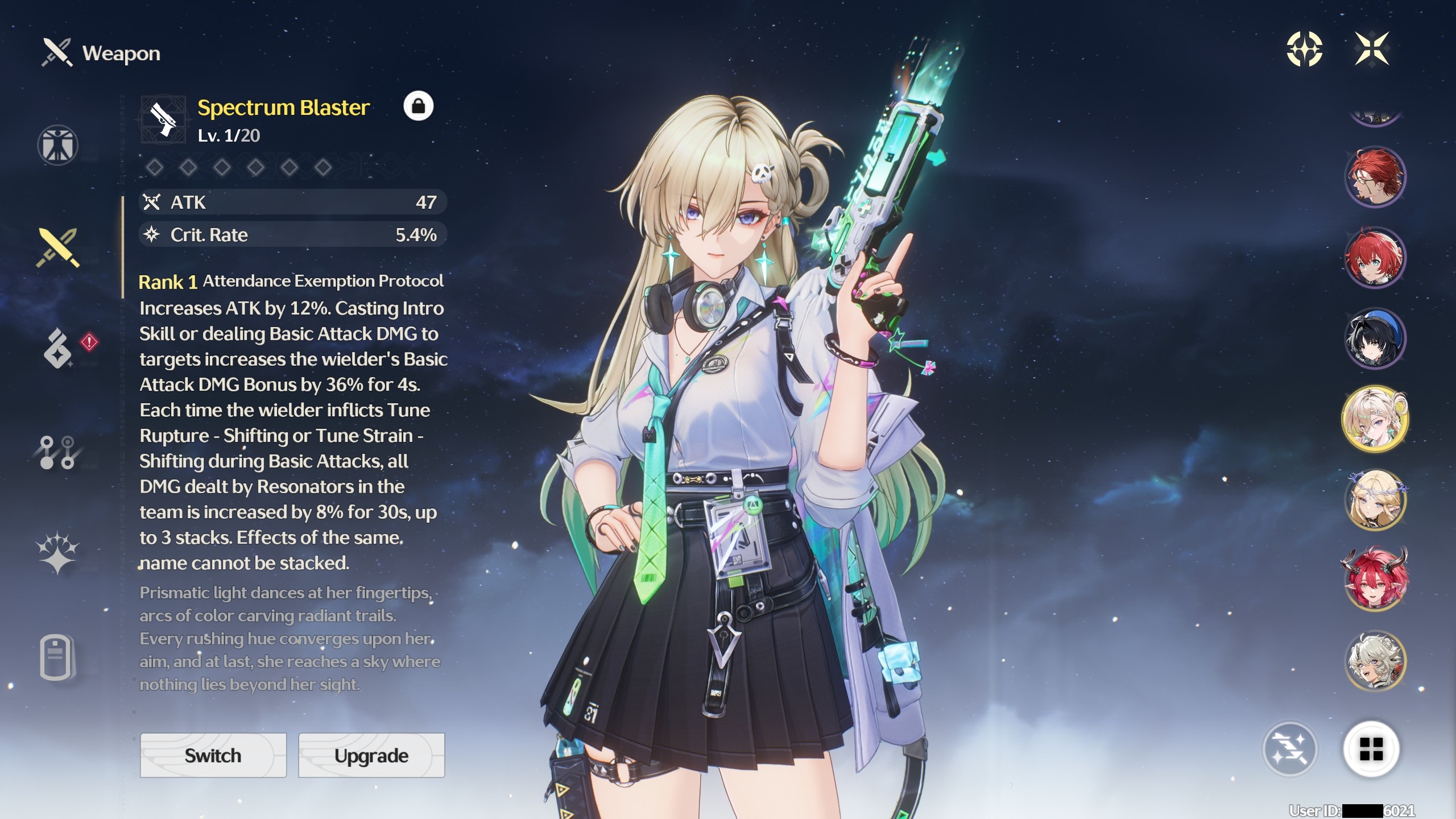Screen dimensions: 1456x819
Task: Choose the black-haired blue beret character portrait
Action: pyautogui.click(x=1375, y=338)
